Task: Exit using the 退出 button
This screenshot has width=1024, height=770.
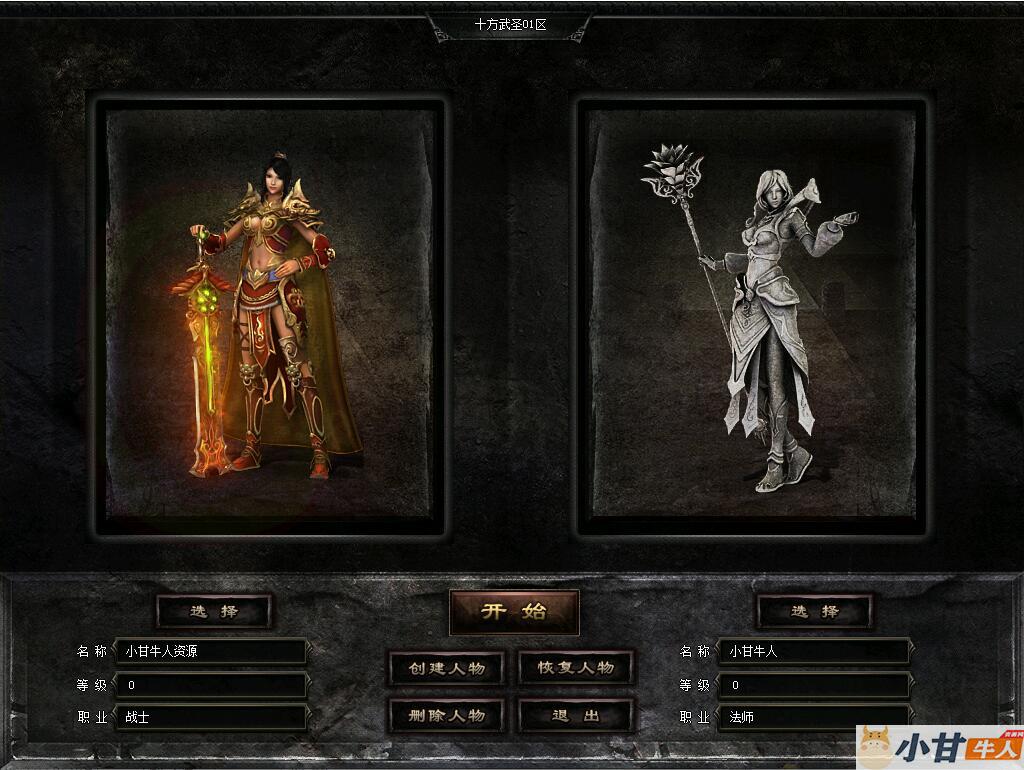Action: click(x=576, y=715)
